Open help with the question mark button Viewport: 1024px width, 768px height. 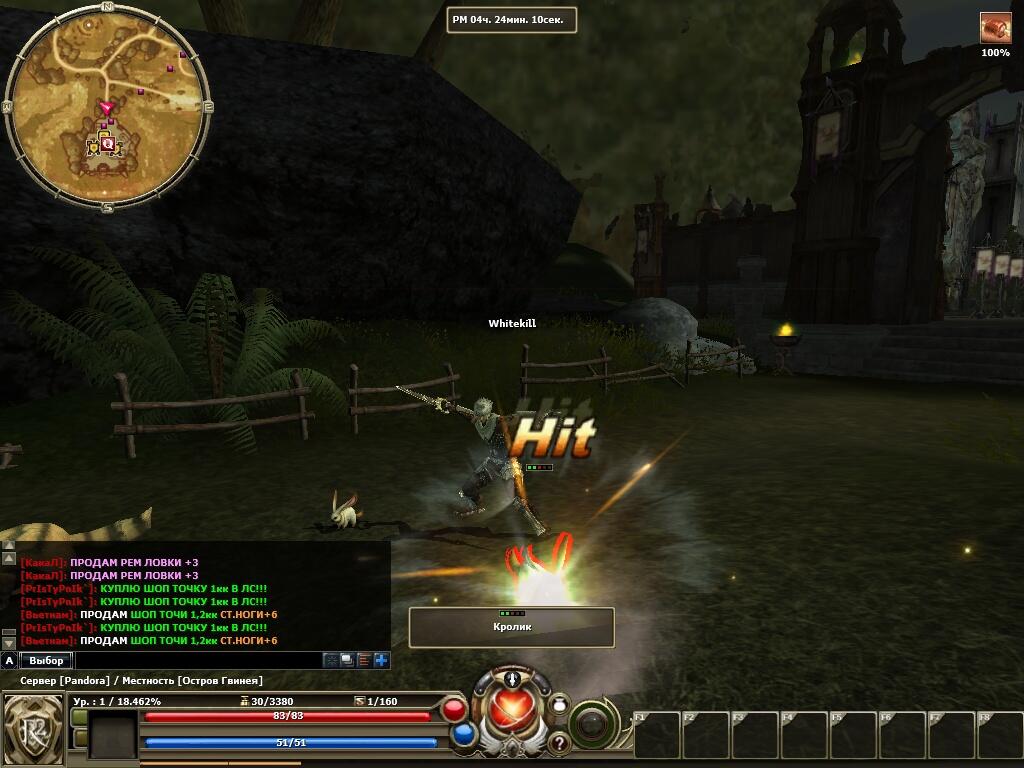558,743
